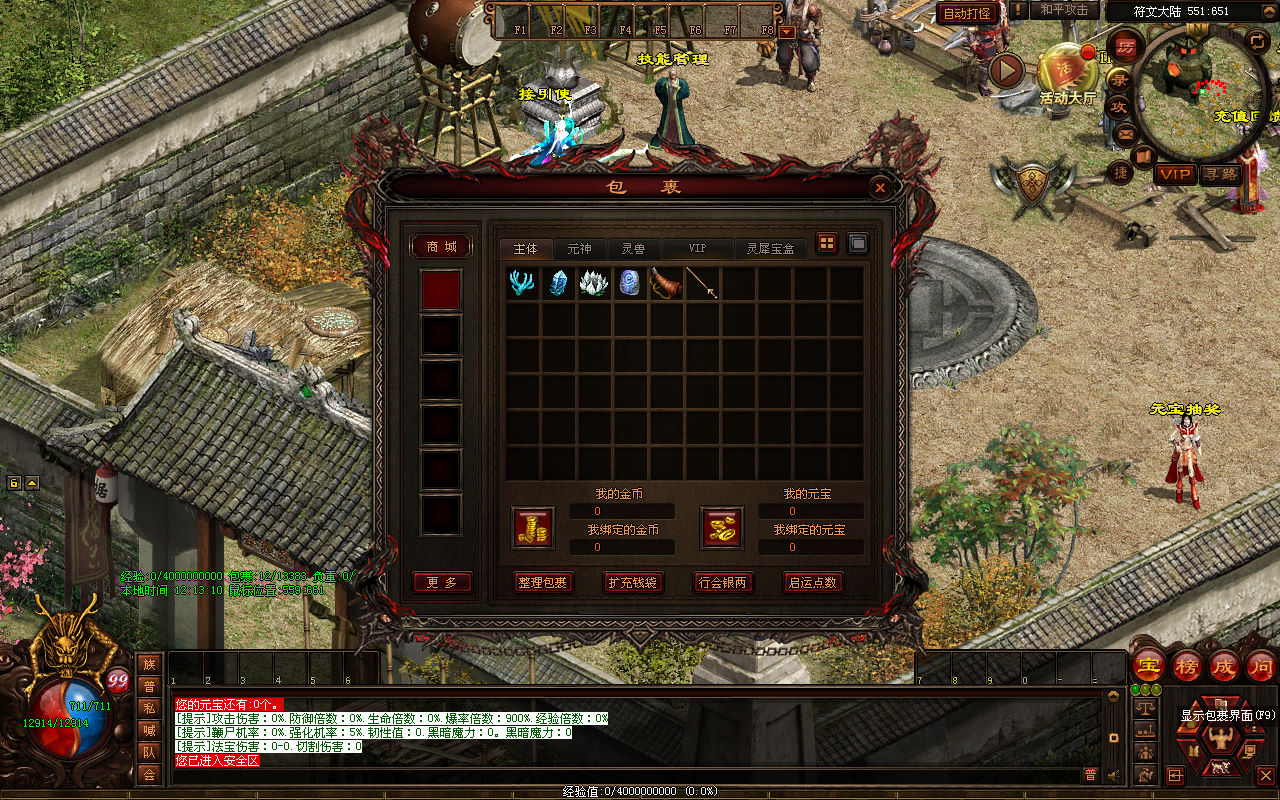Open 行会银两 guild silver

[x=723, y=582]
